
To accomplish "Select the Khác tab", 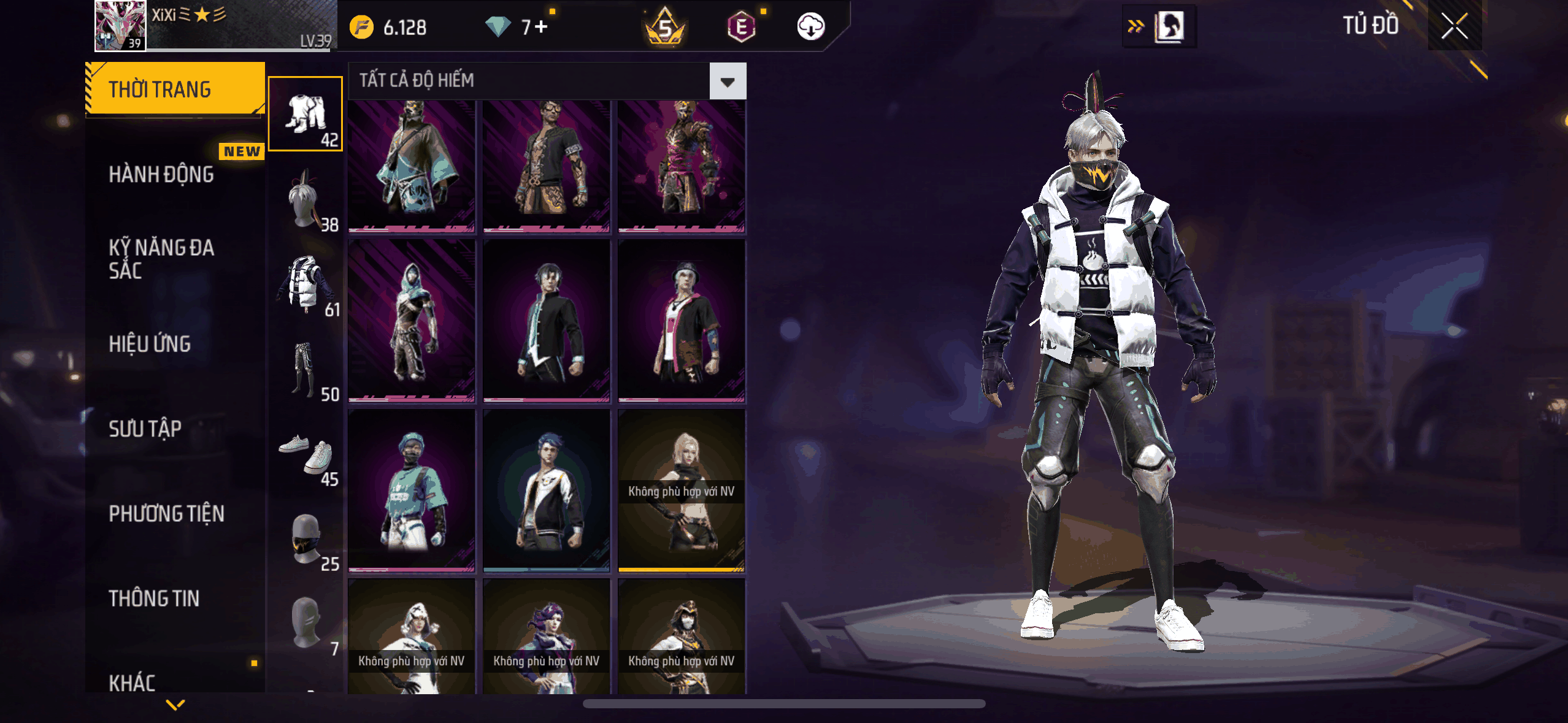I will (x=132, y=682).
